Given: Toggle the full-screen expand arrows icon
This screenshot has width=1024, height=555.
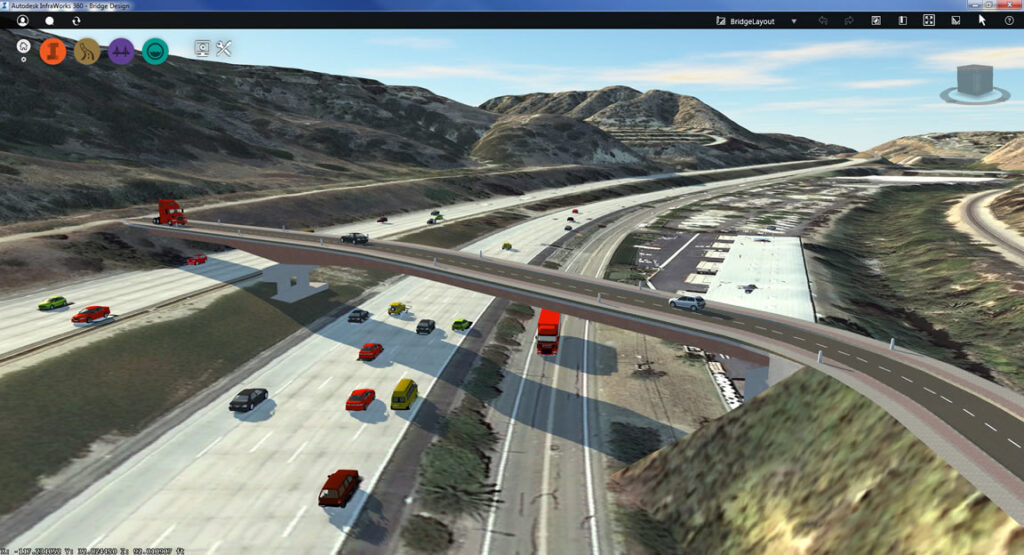Looking at the screenshot, I should 928,20.
